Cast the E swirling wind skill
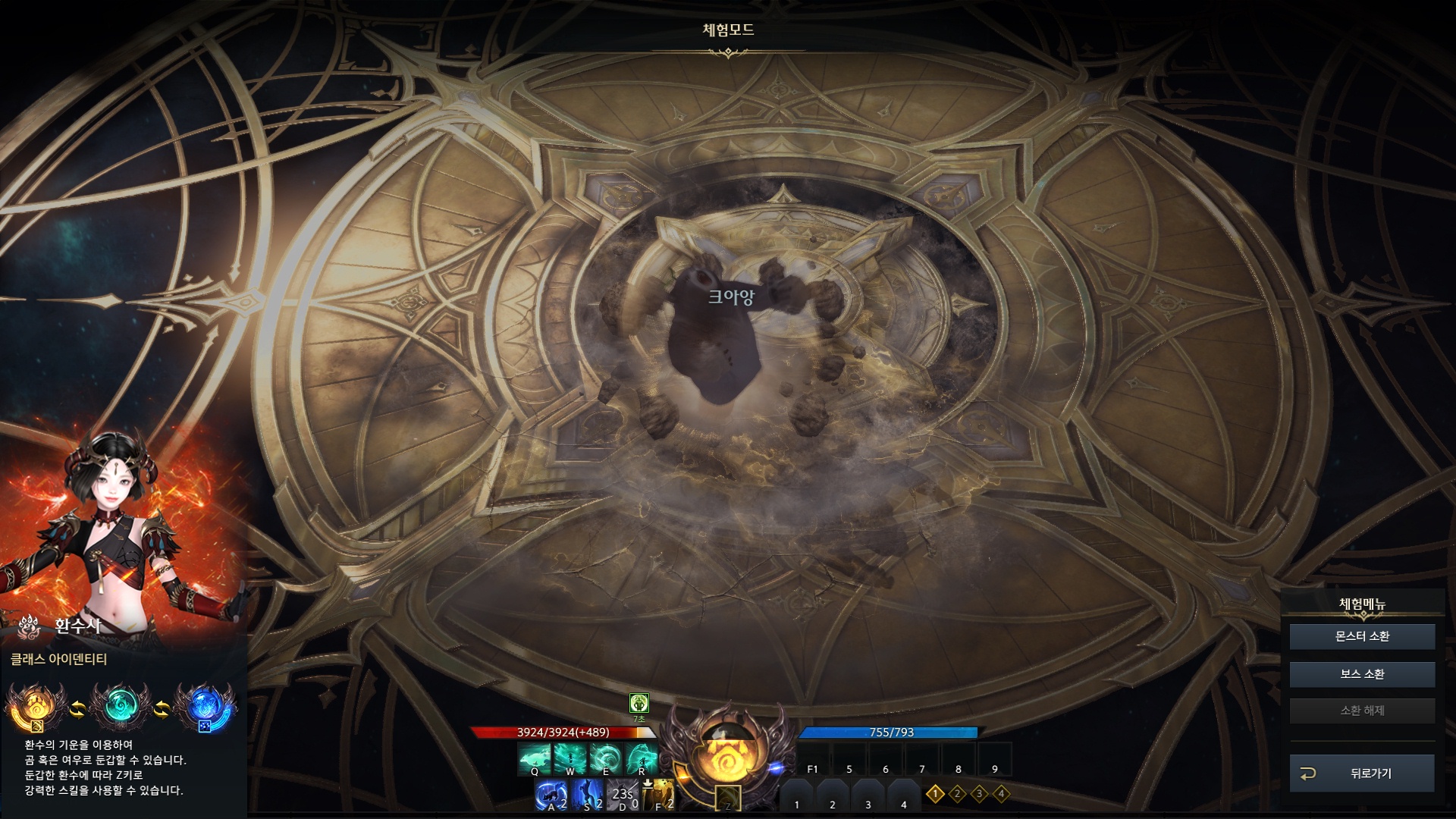The image size is (1456, 819). 606,758
